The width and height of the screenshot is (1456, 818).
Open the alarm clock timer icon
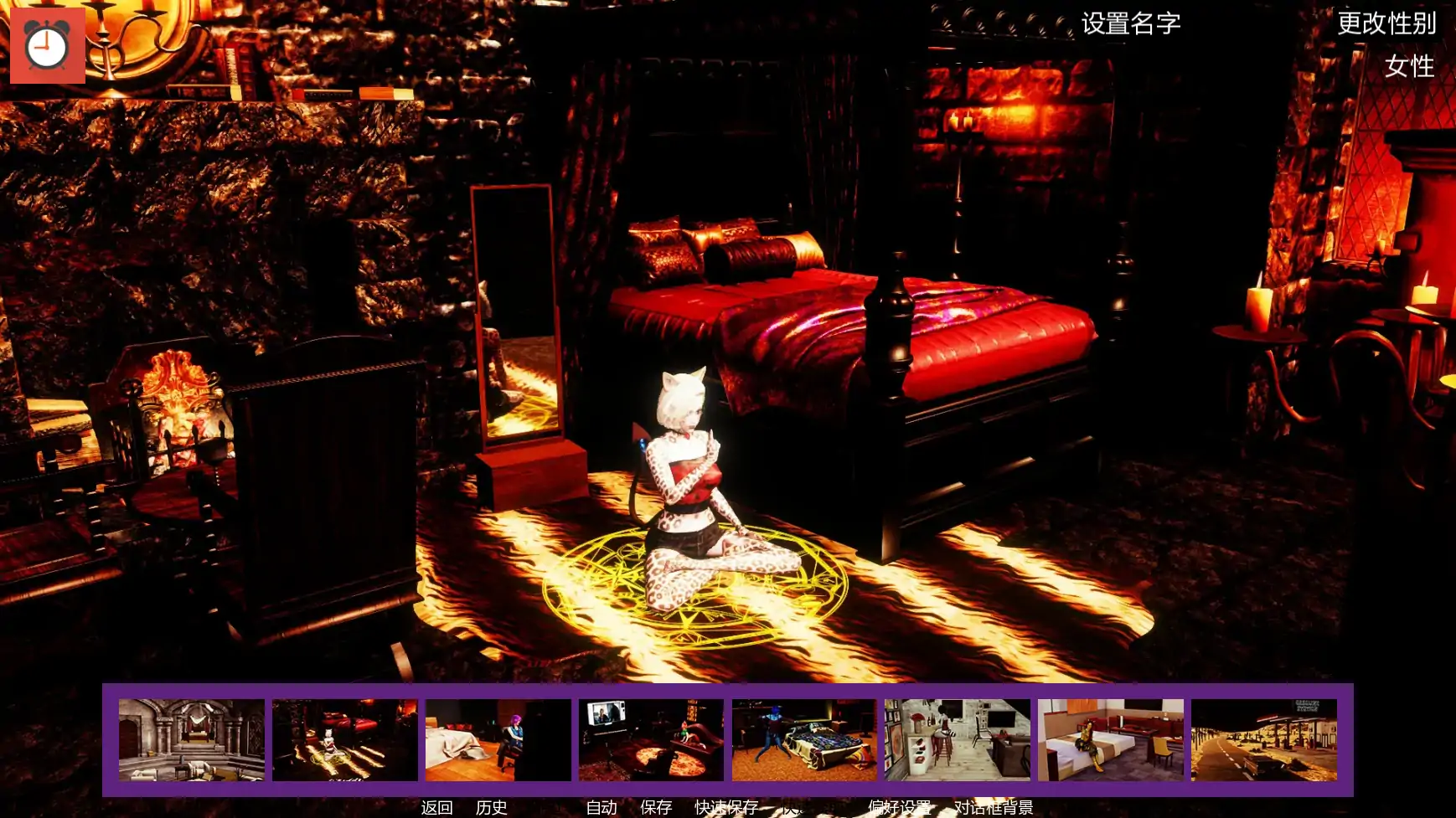click(47, 46)
